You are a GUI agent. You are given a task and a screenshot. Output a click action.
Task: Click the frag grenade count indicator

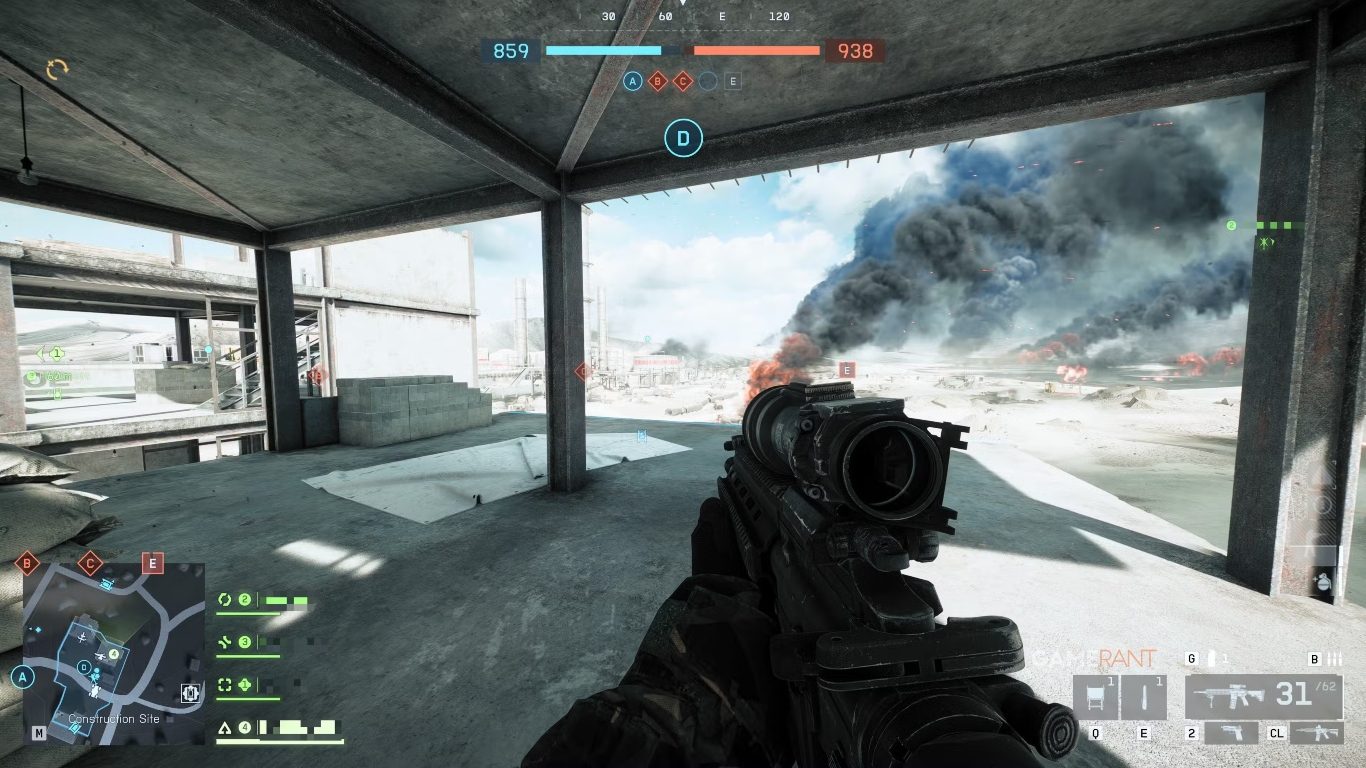[1214, 659]
